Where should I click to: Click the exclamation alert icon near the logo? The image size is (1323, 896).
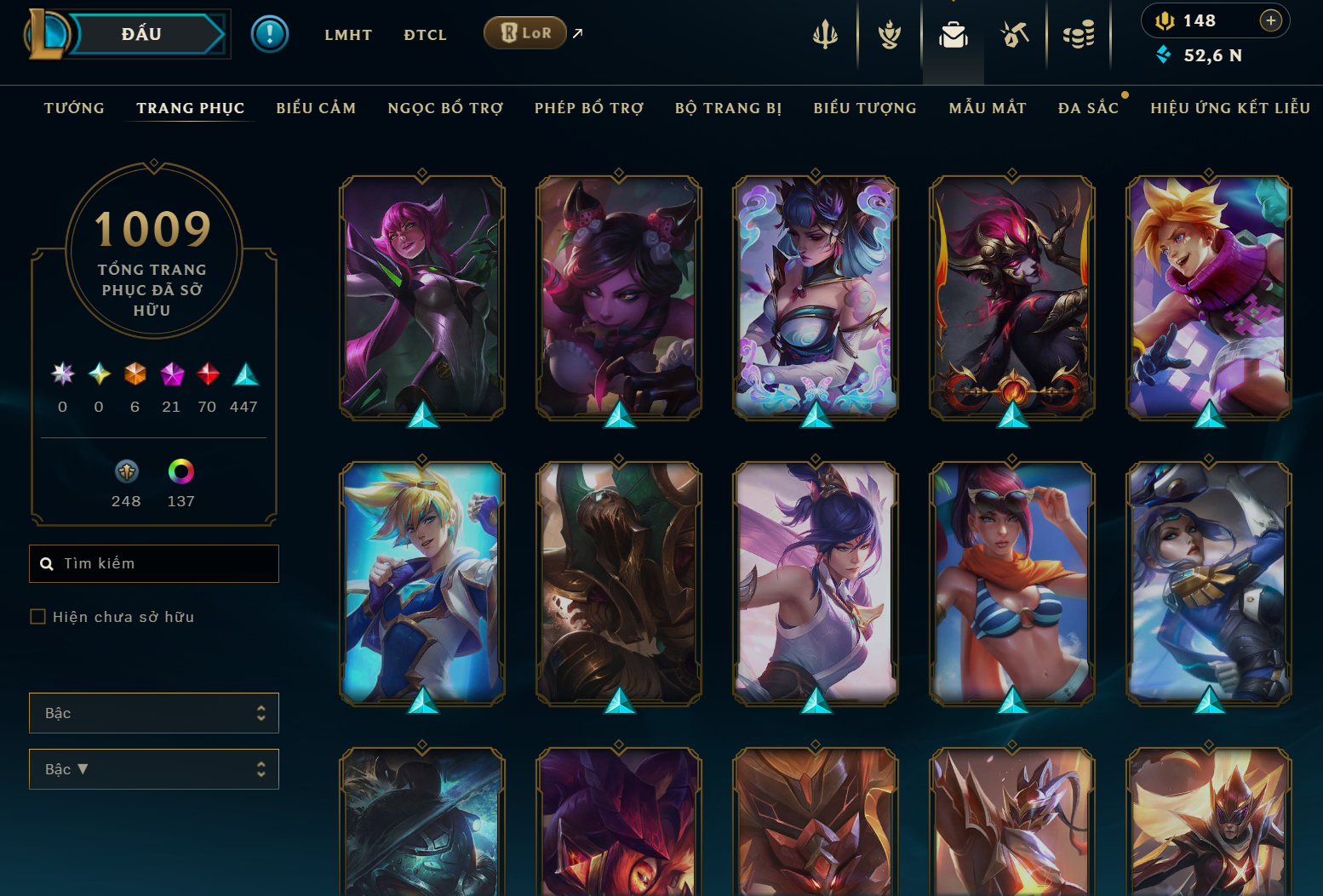click(x=270, y=33)
